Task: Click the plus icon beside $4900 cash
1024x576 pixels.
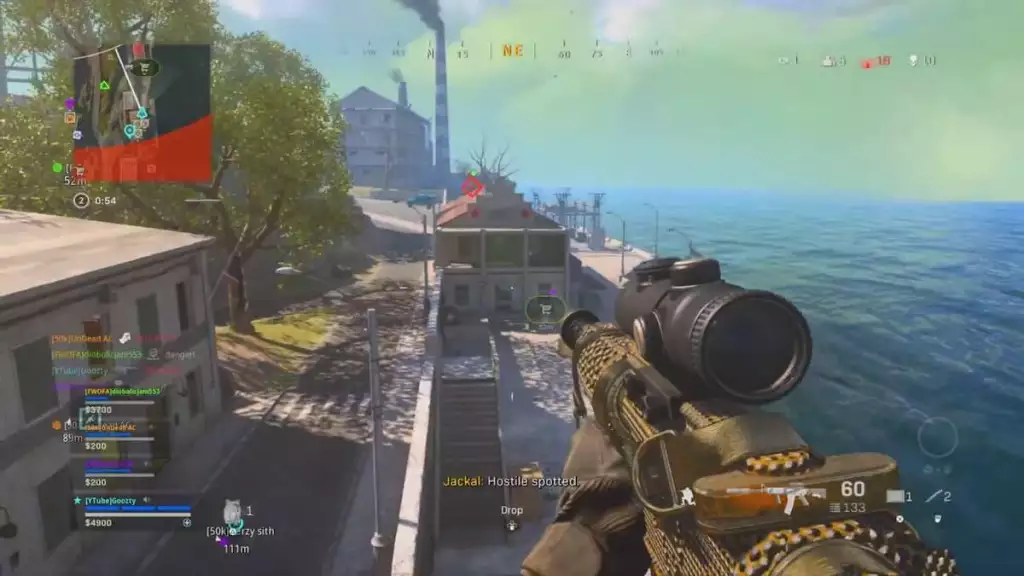Action: tap(186, 522)
